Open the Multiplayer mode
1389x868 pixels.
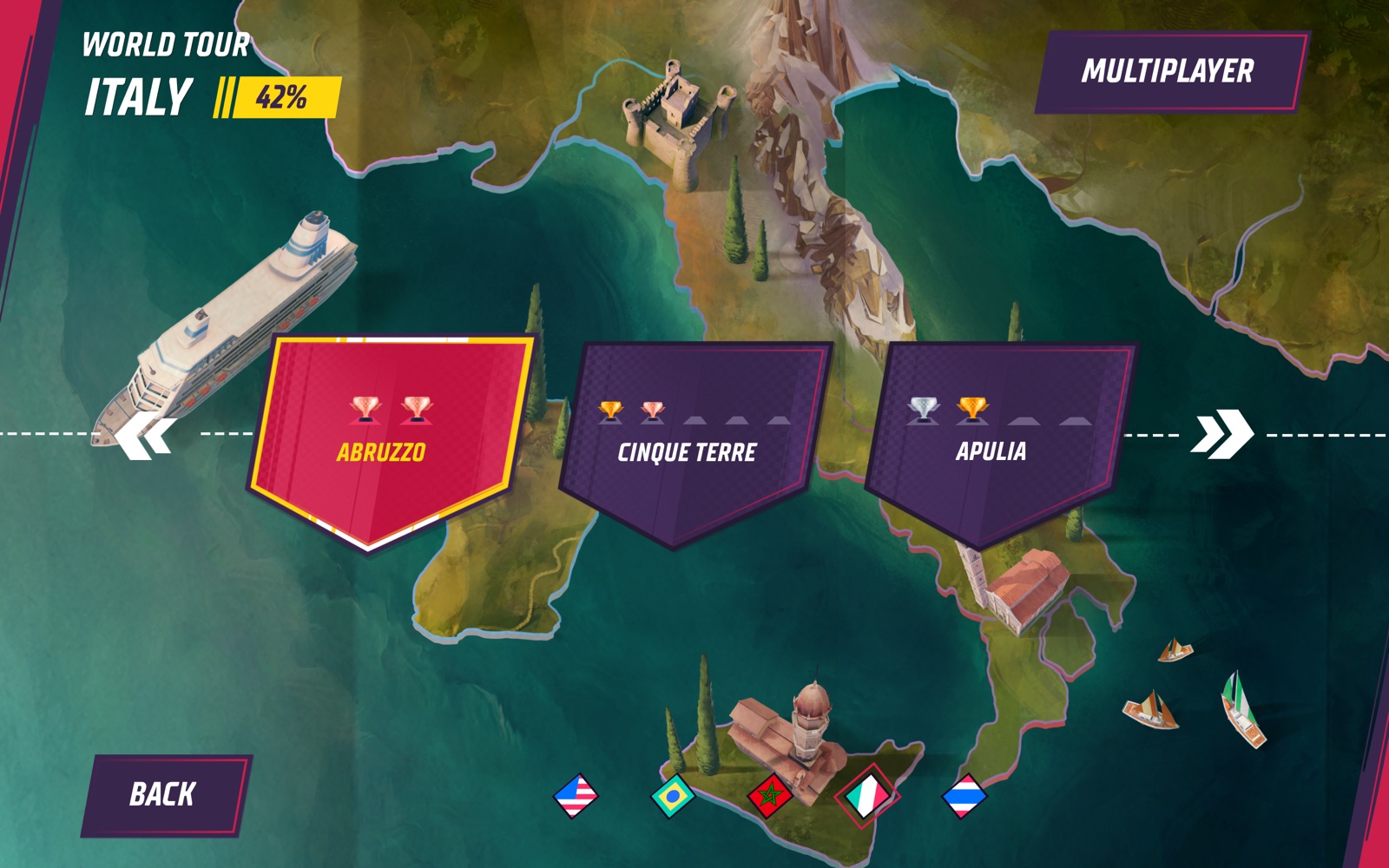(1168, 72)
